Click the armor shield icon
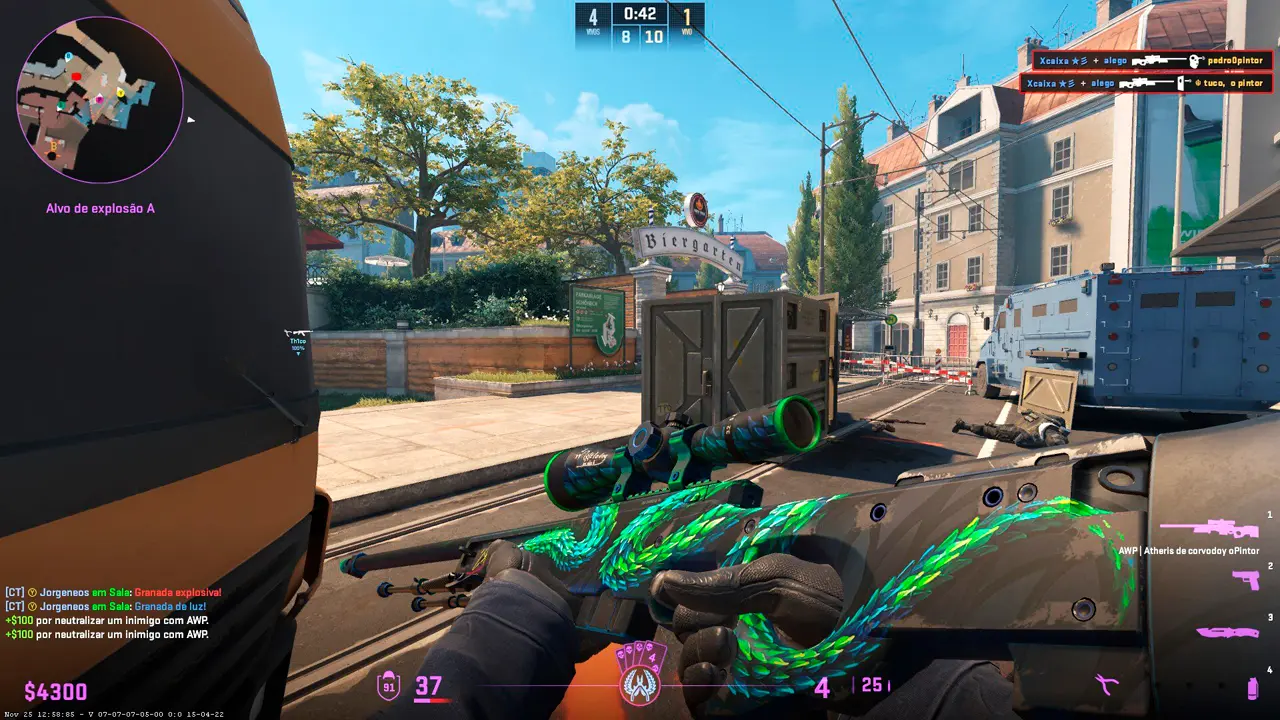This screenshot has height=720, width=1280. [388, 686]
